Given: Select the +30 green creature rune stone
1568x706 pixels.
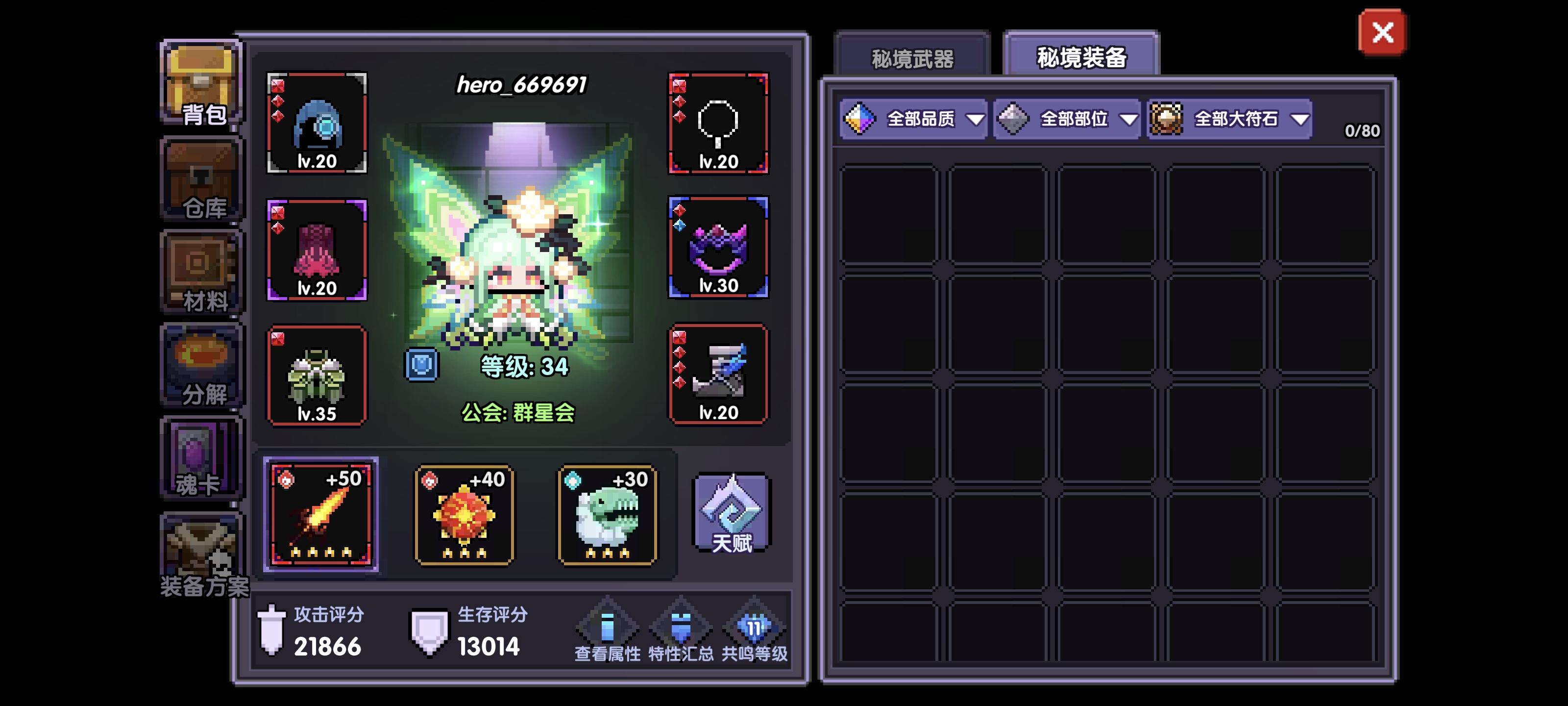Looking at the screenshot, I should click(606, 515).
